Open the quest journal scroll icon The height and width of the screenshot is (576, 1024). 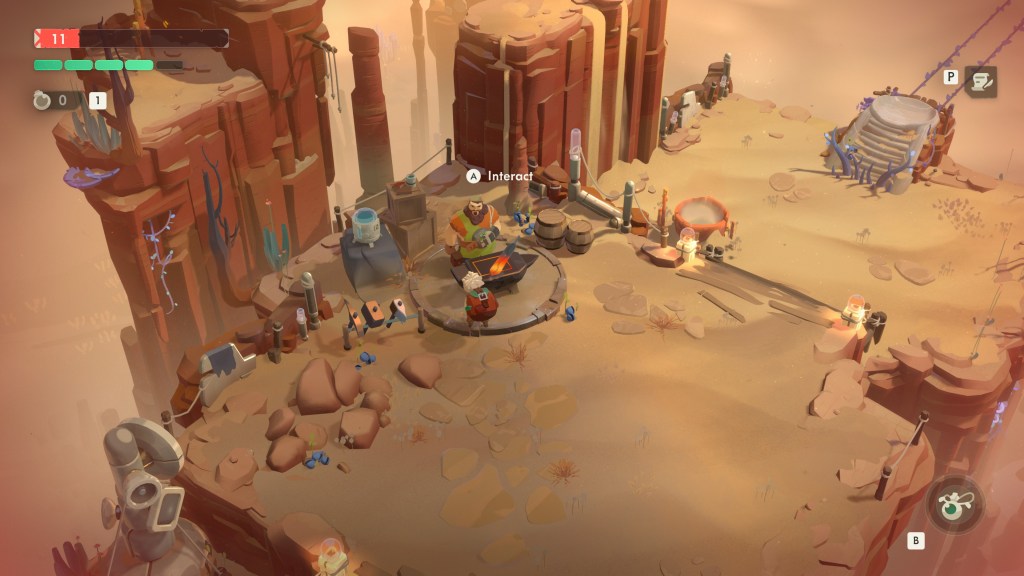(x=980, y=81)
